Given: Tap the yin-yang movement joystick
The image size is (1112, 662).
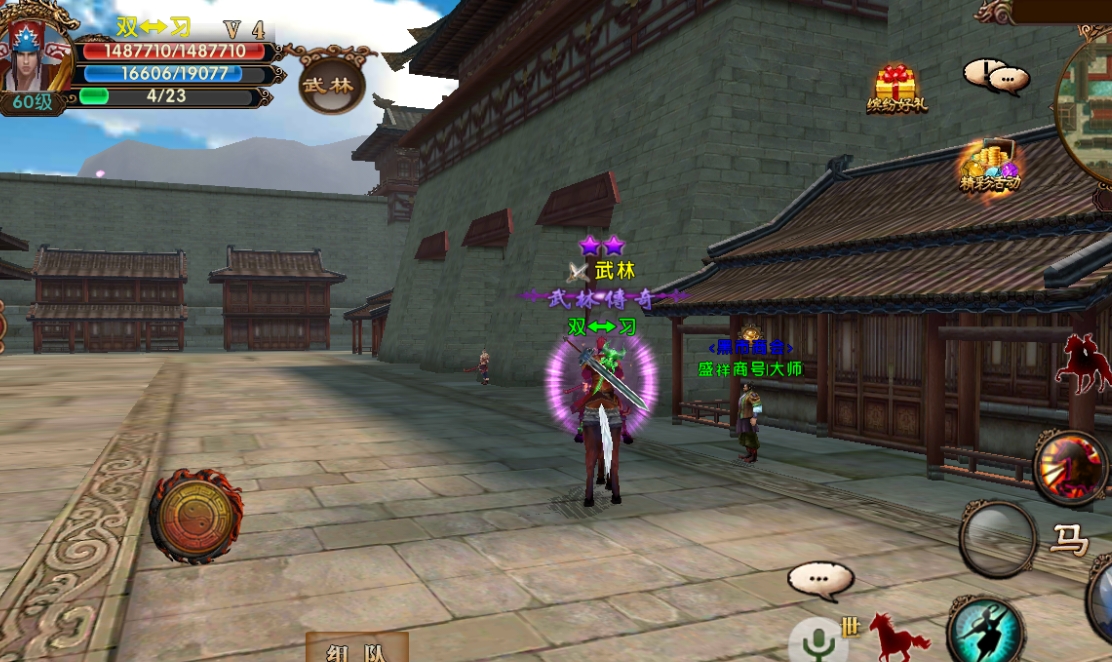Looking at the screenshot, I should [x=195, y=516].
